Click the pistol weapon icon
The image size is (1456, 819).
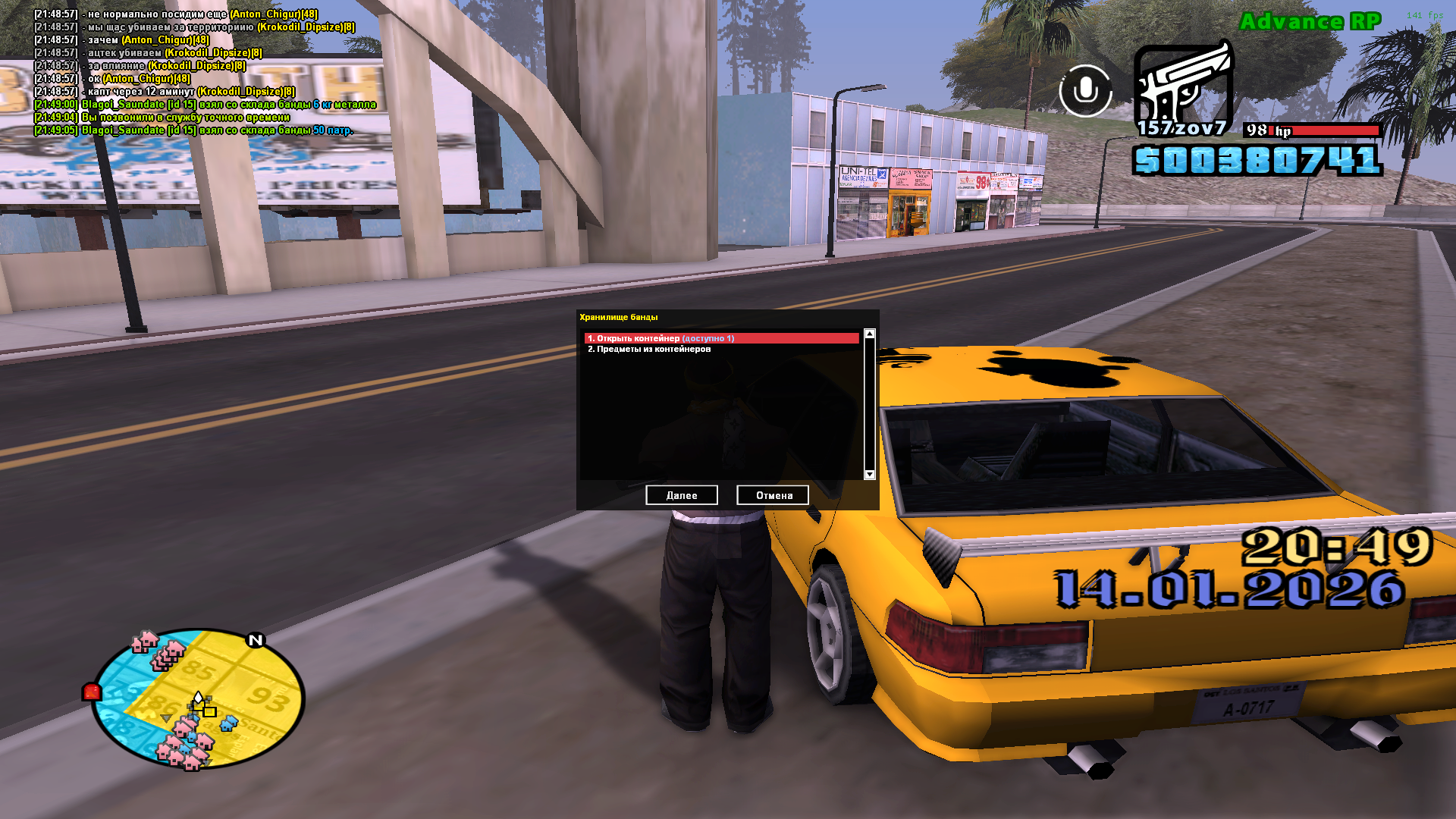pos(1182,87)
